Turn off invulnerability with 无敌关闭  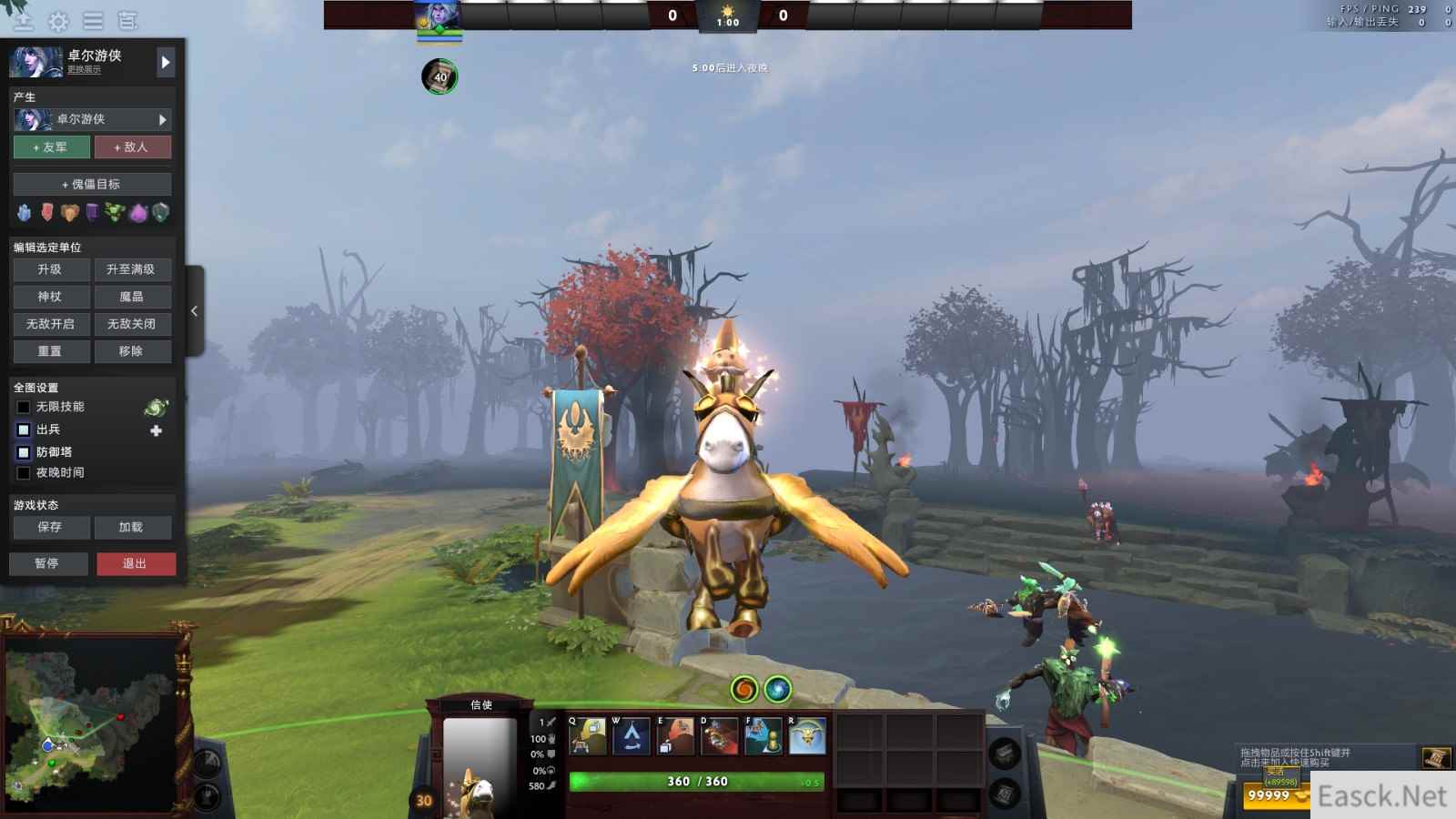tap(132, 324)
